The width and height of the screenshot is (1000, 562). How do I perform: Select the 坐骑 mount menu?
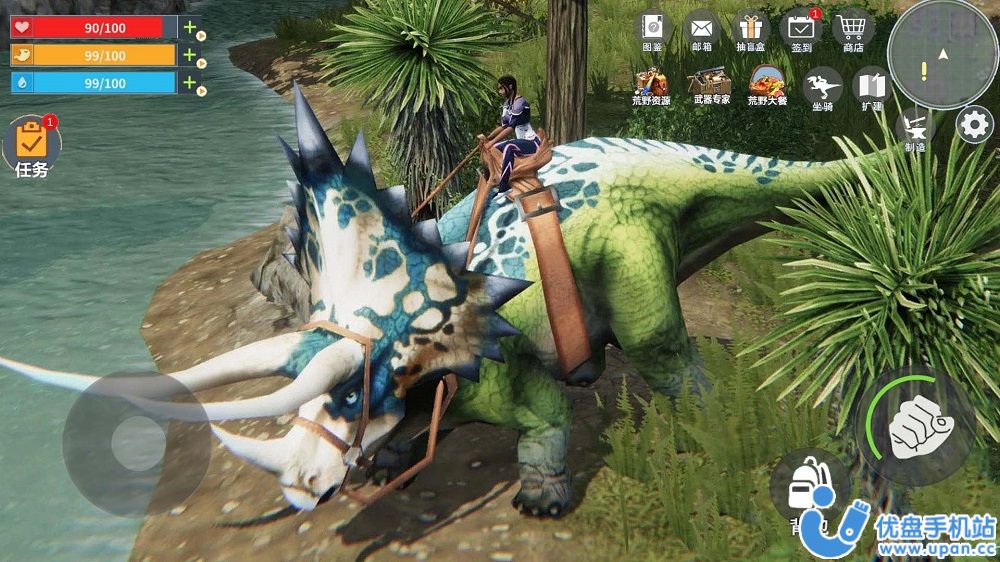[822, 87]
